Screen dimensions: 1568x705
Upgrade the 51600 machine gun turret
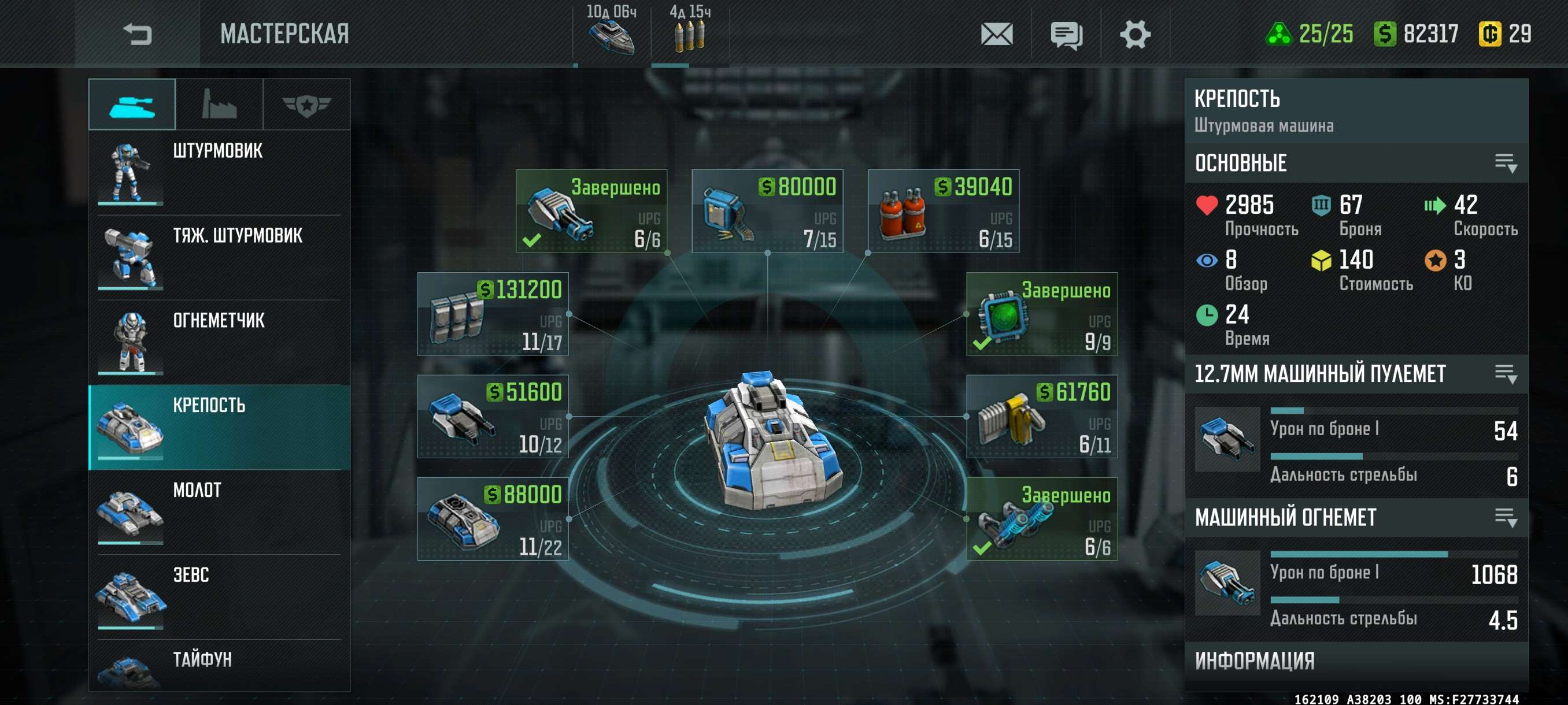pyautogui.click(x=493, y=417)
